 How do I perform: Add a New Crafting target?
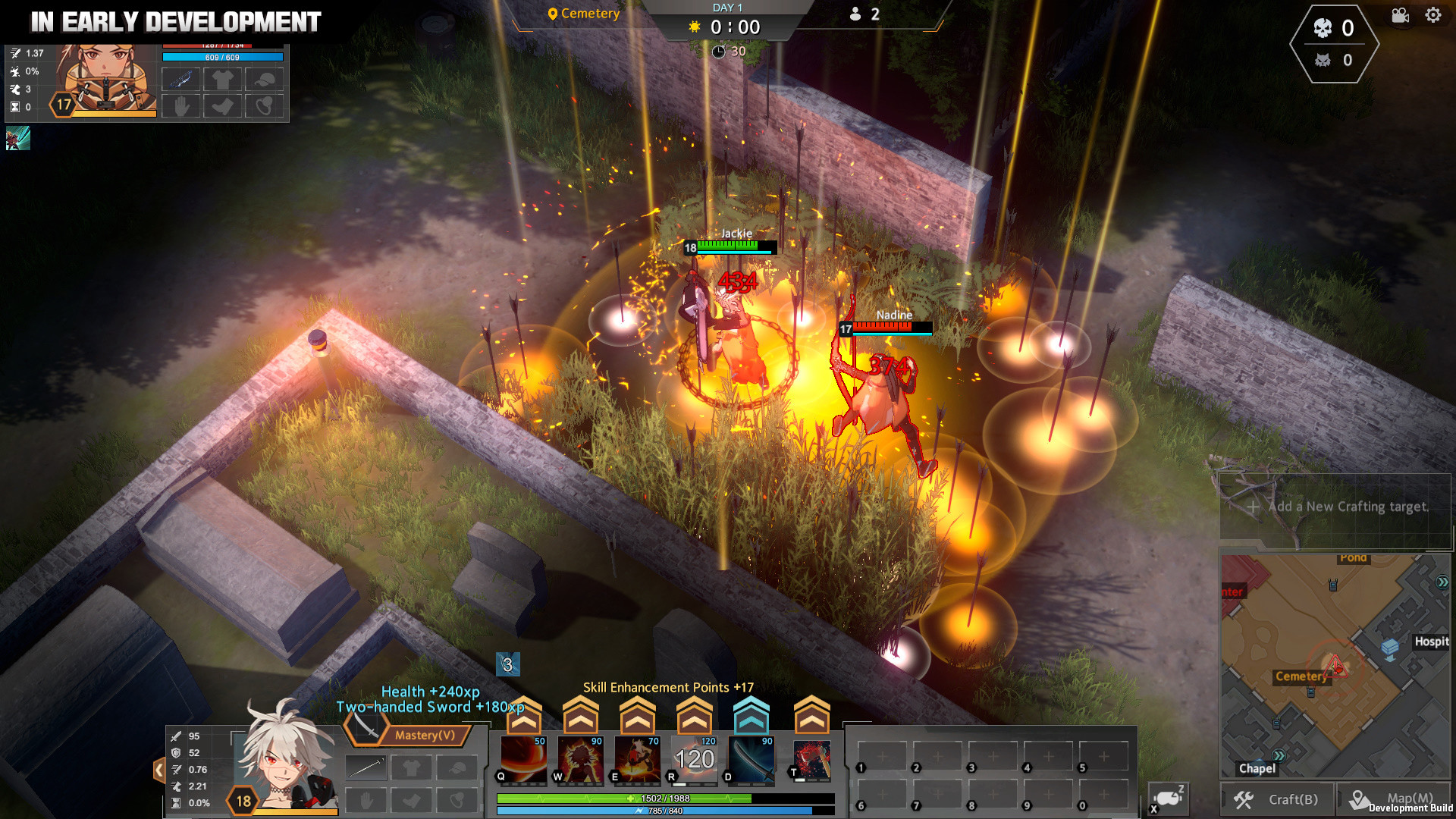pos(1338,507)
